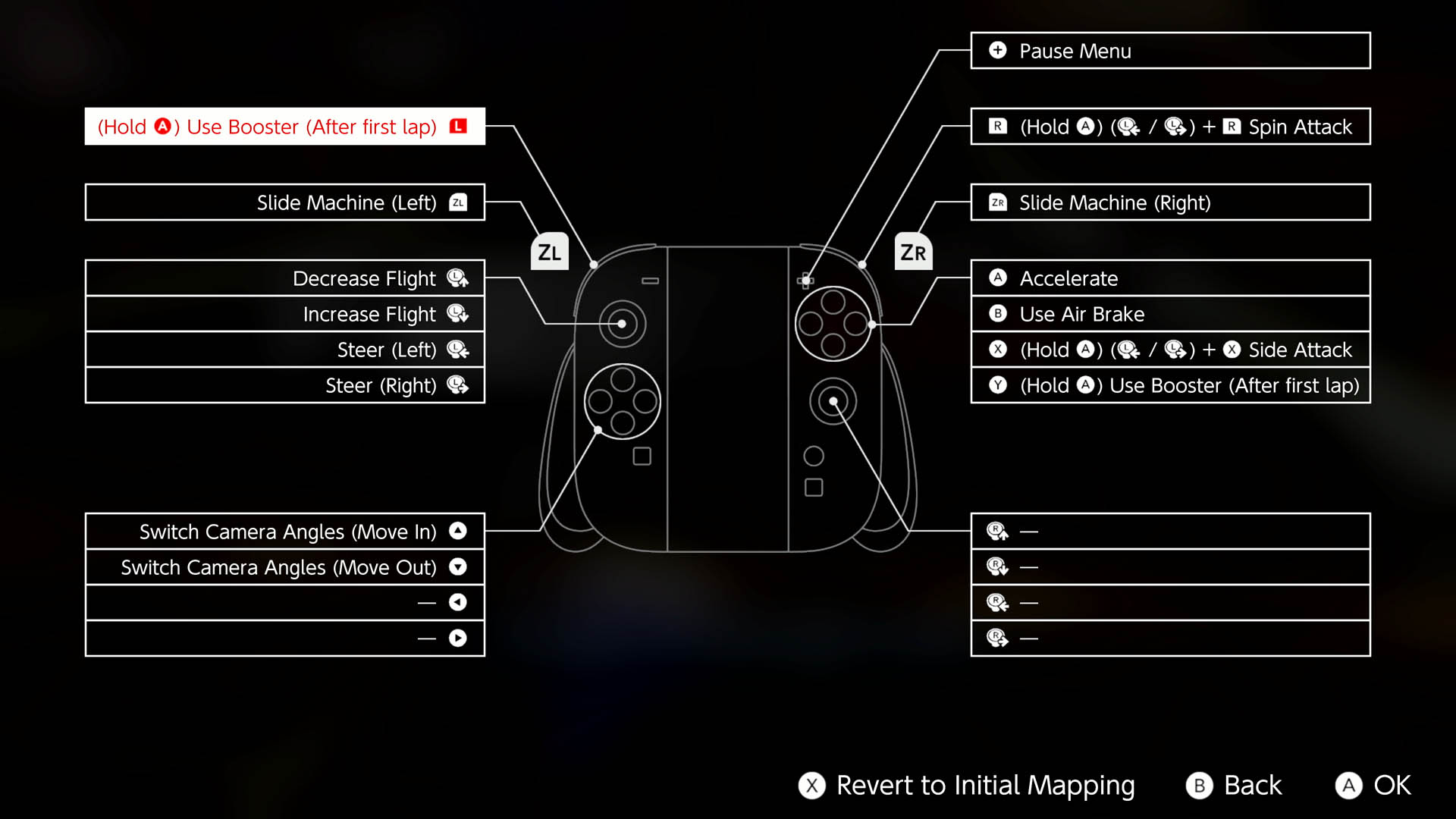
Task: Click the B icon next to Use Air Brake
Action: point(997,314)
